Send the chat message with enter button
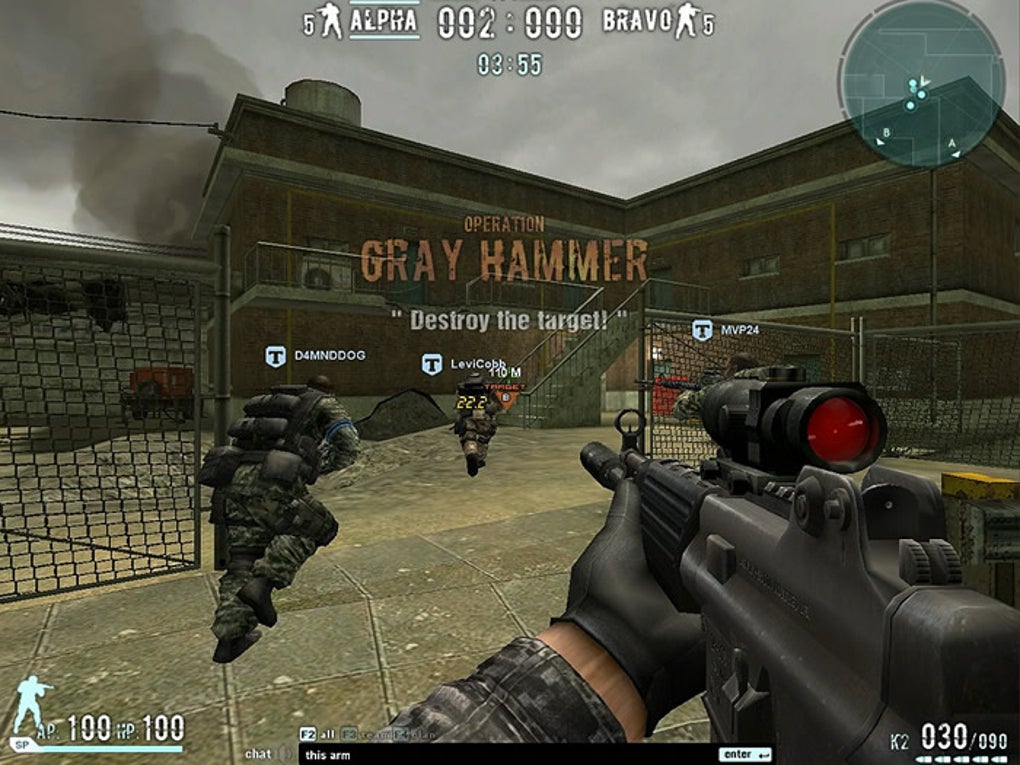 coord(745,754)
